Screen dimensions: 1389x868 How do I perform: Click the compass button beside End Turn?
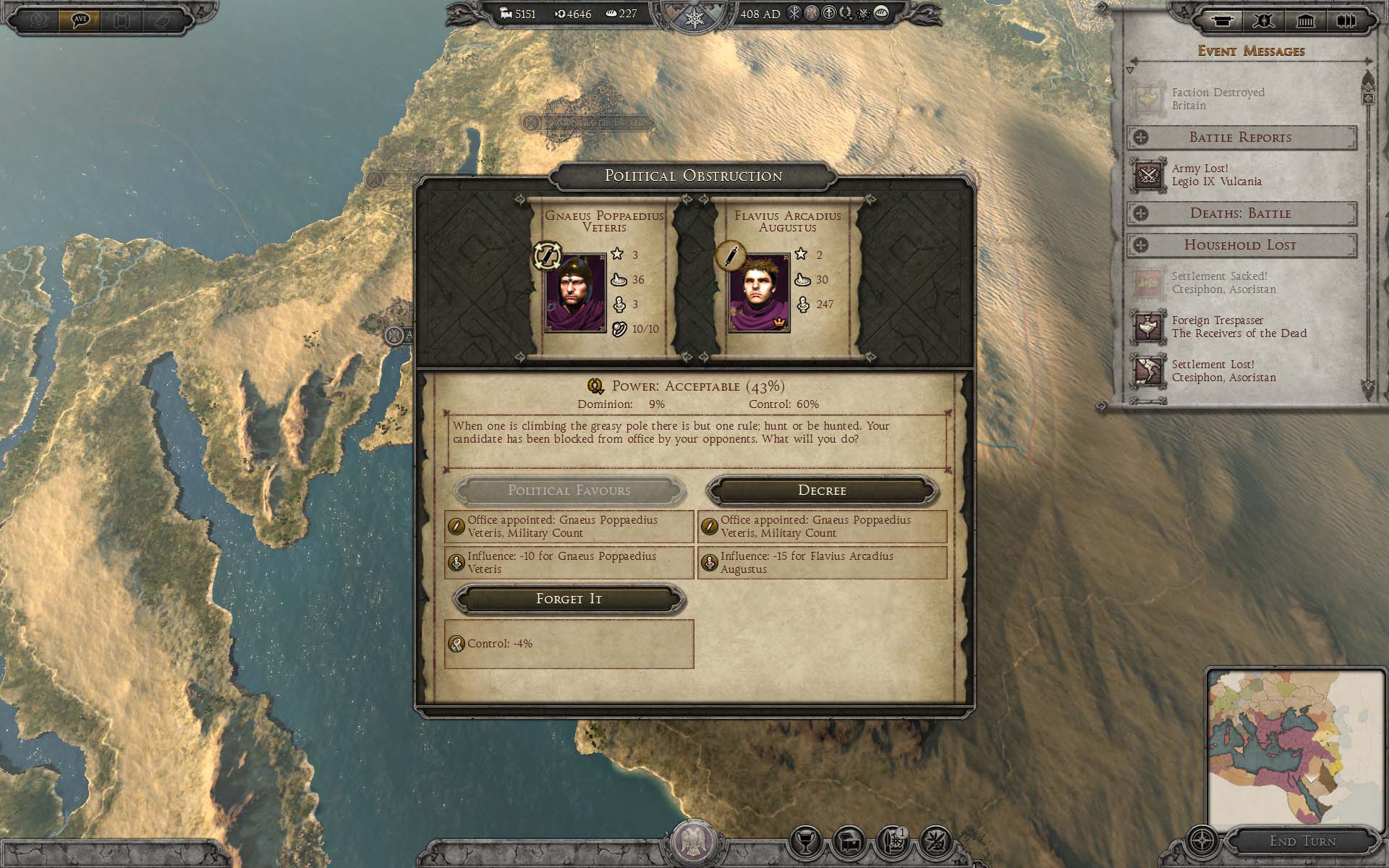pyautogui.click(x=1203, y=843)
